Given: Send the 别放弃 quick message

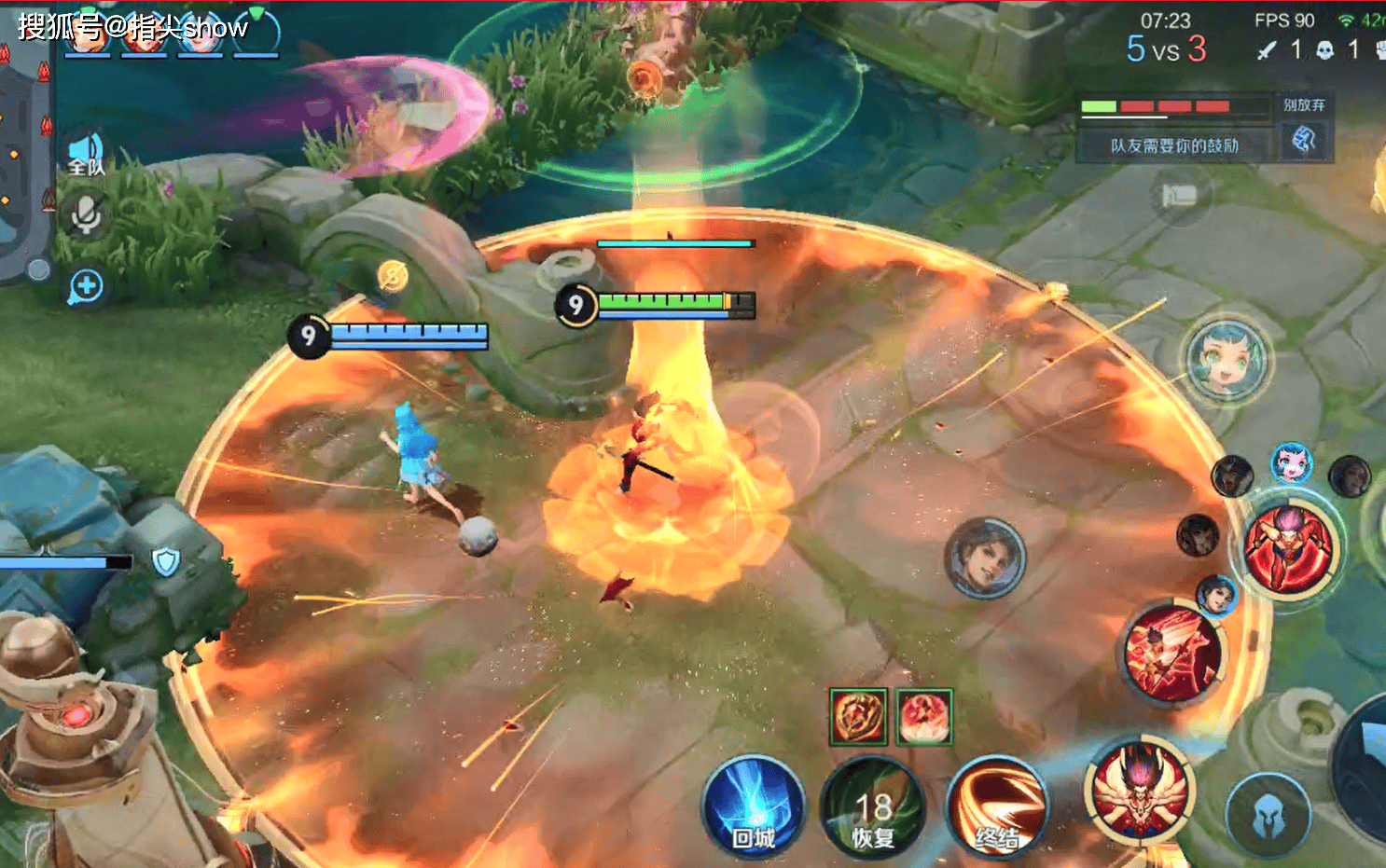Looking at the screenshot, I should tap(1303, 105).
